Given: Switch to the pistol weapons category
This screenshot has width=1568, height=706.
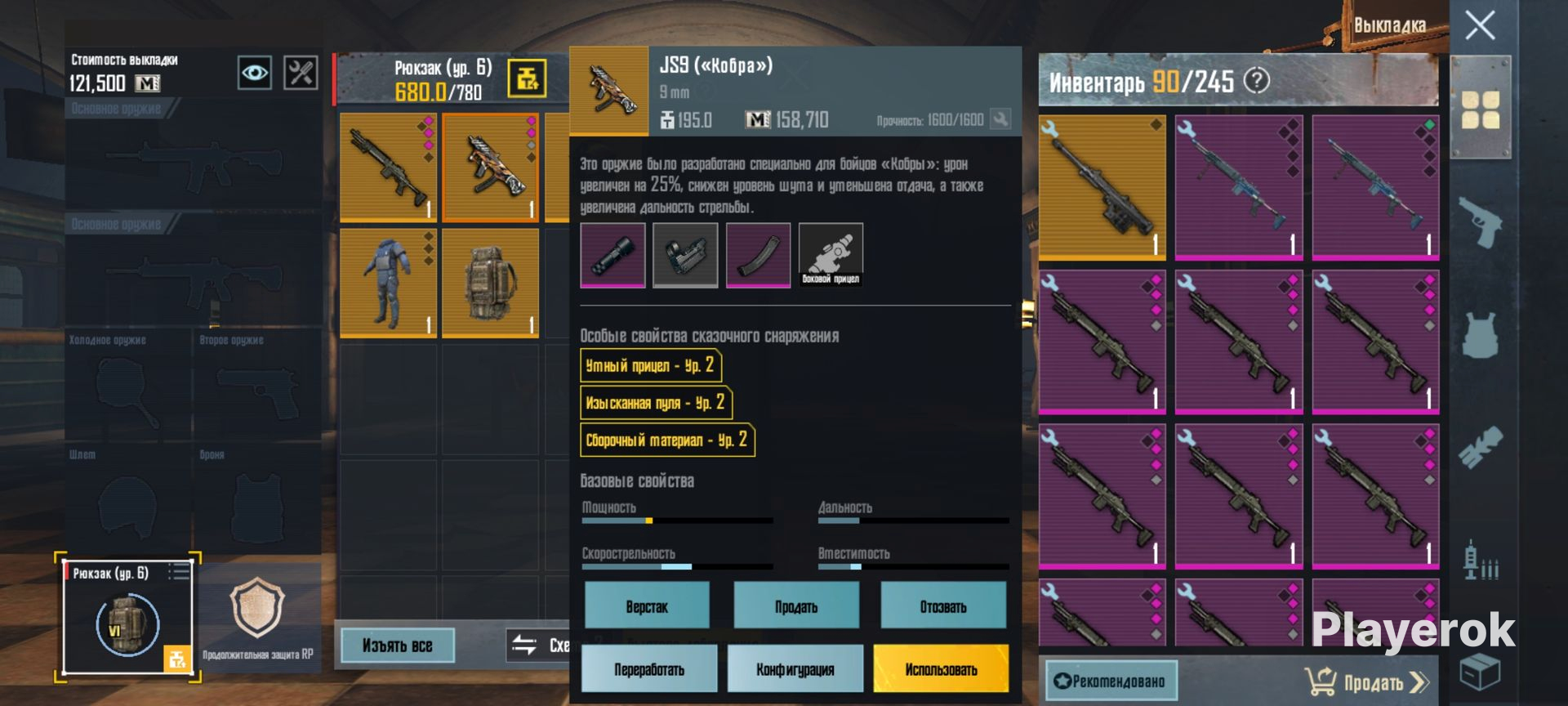Looking at the screenshot, I should (1480, 221).
